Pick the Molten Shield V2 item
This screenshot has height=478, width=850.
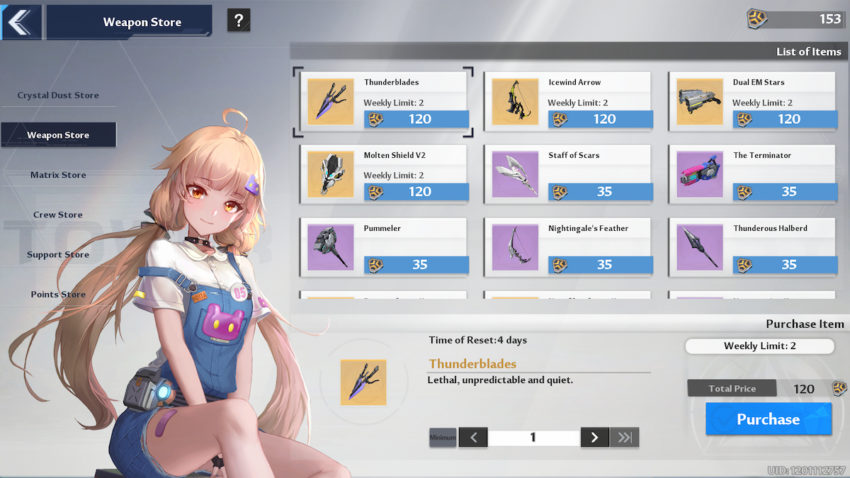click(384, 174)
